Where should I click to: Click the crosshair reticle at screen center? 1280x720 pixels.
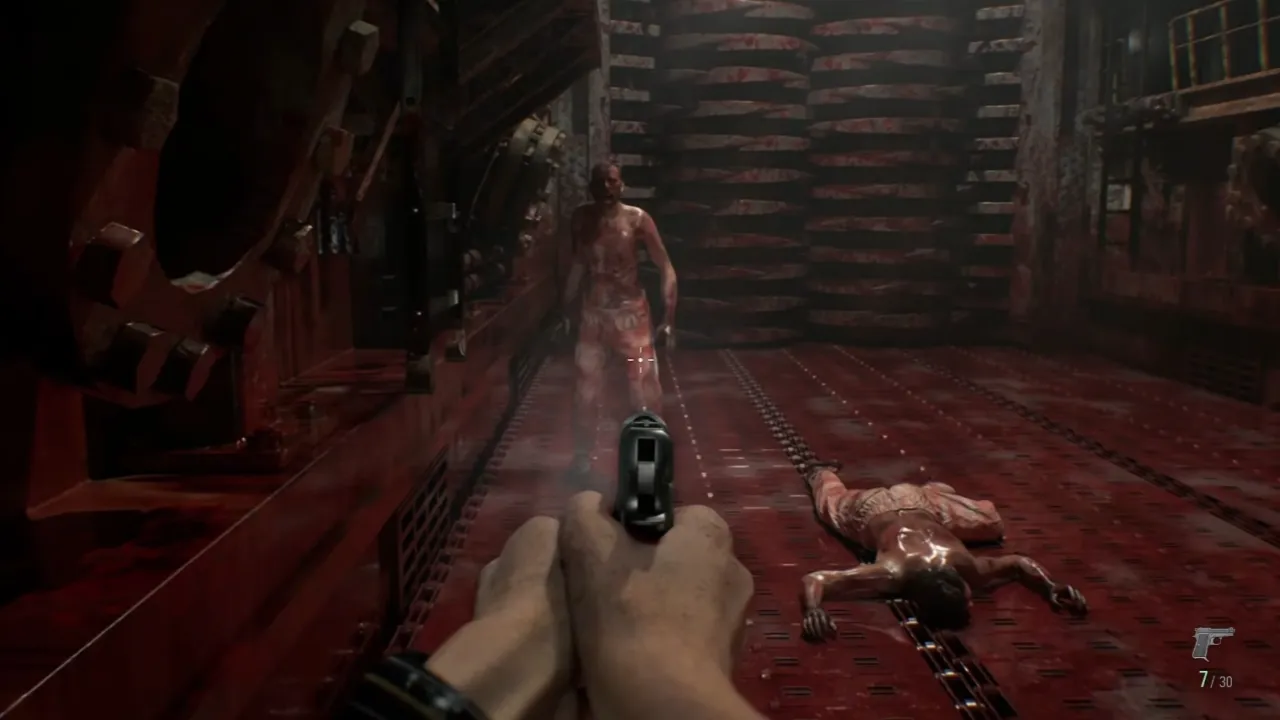click(639, 358)
